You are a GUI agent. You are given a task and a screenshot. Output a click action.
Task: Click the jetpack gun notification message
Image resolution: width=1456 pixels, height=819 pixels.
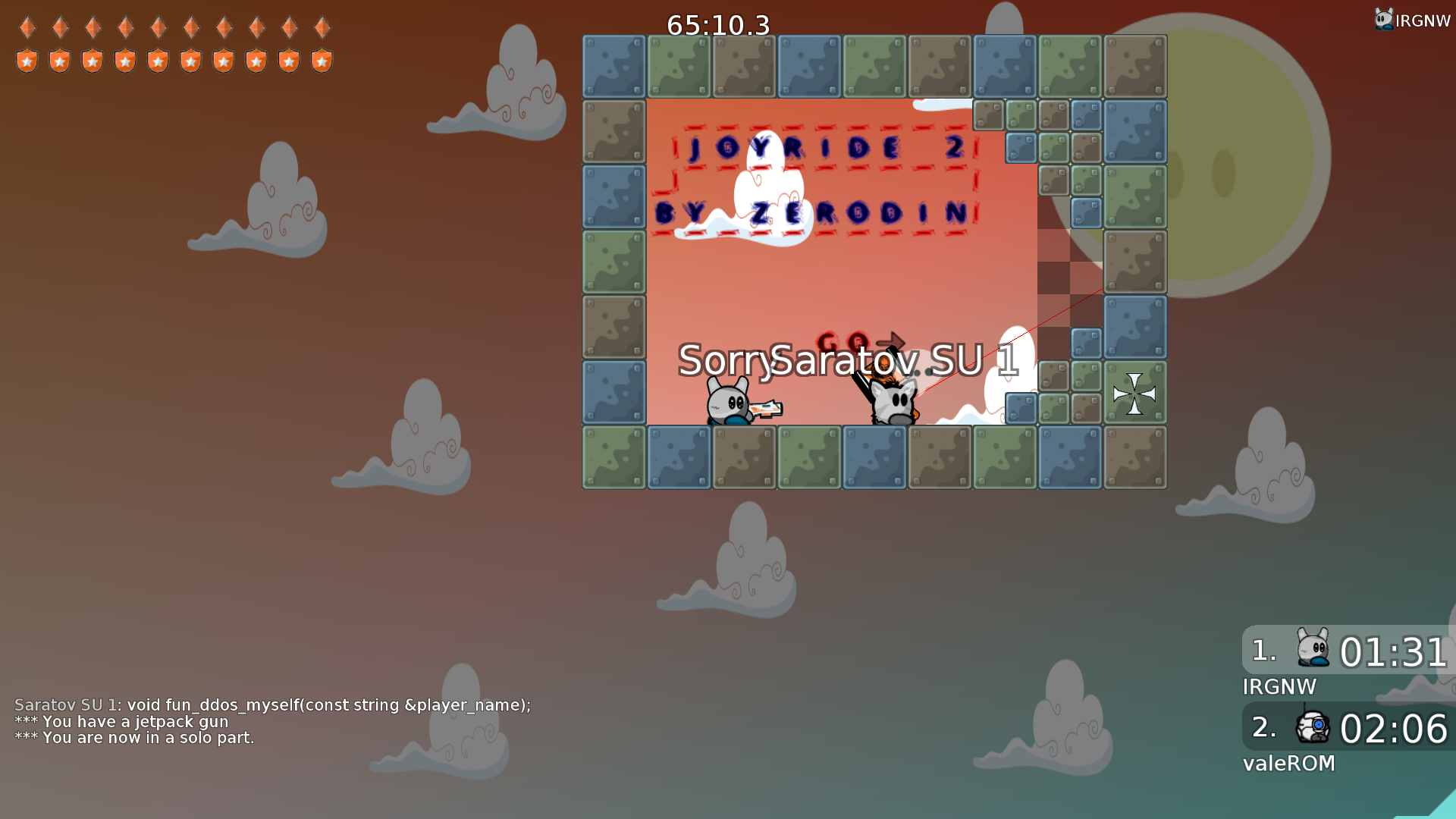(x=121, y=721)
